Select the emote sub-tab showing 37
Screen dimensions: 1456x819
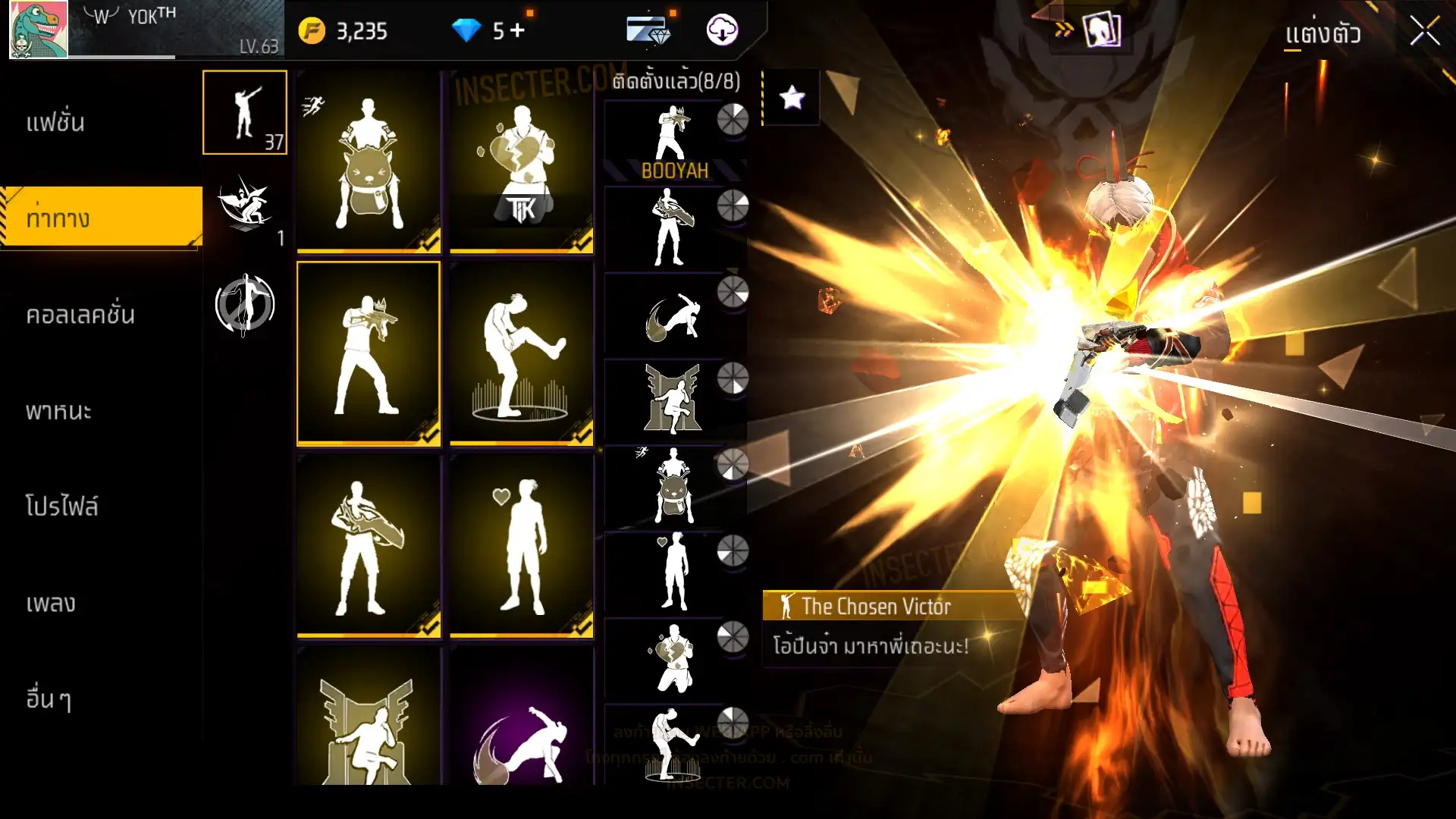coord(244,112)
